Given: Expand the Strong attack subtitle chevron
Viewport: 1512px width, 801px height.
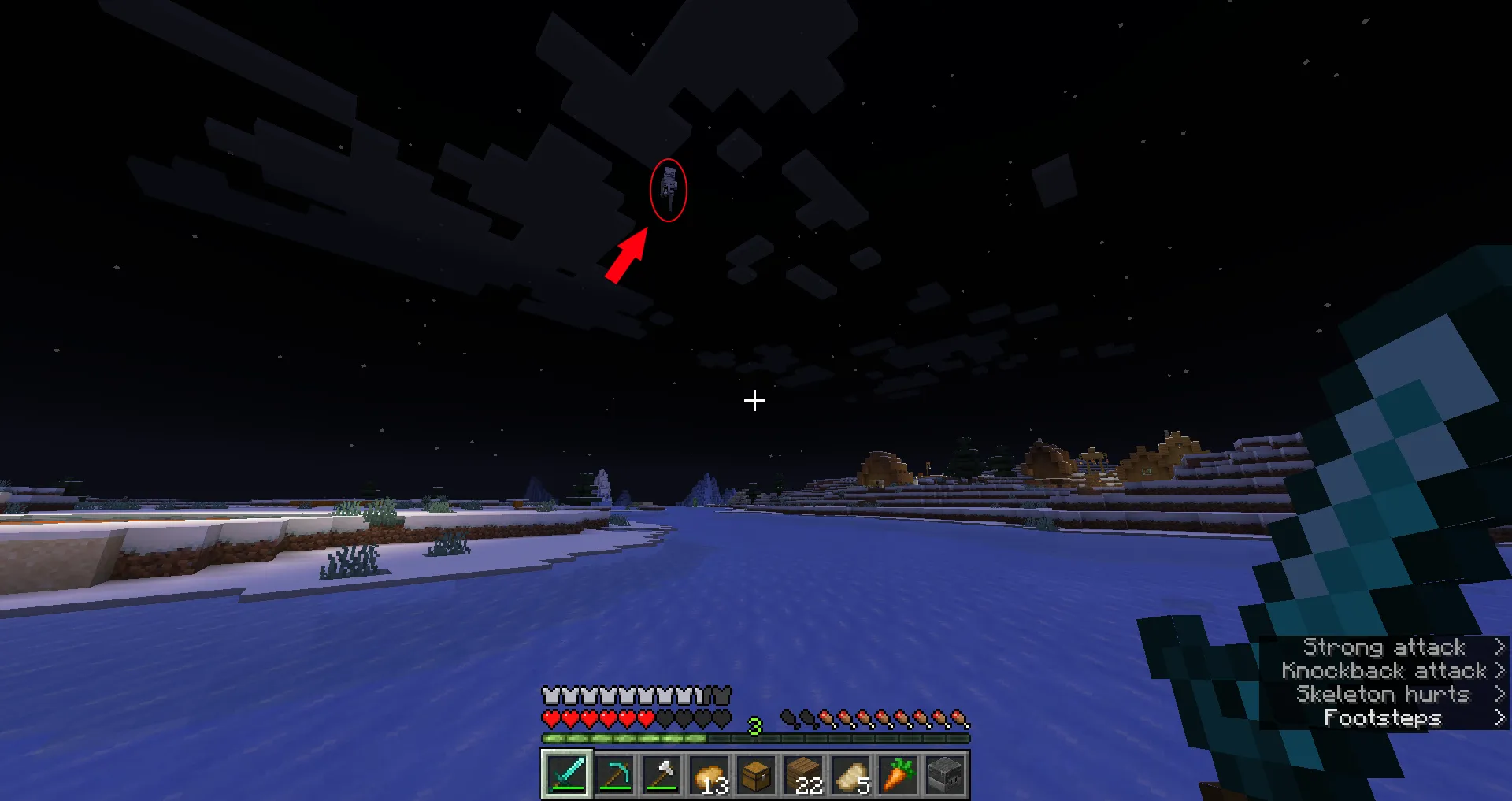Looking at the screenshot, I should pyautogui.click(x=1499, y=647).
